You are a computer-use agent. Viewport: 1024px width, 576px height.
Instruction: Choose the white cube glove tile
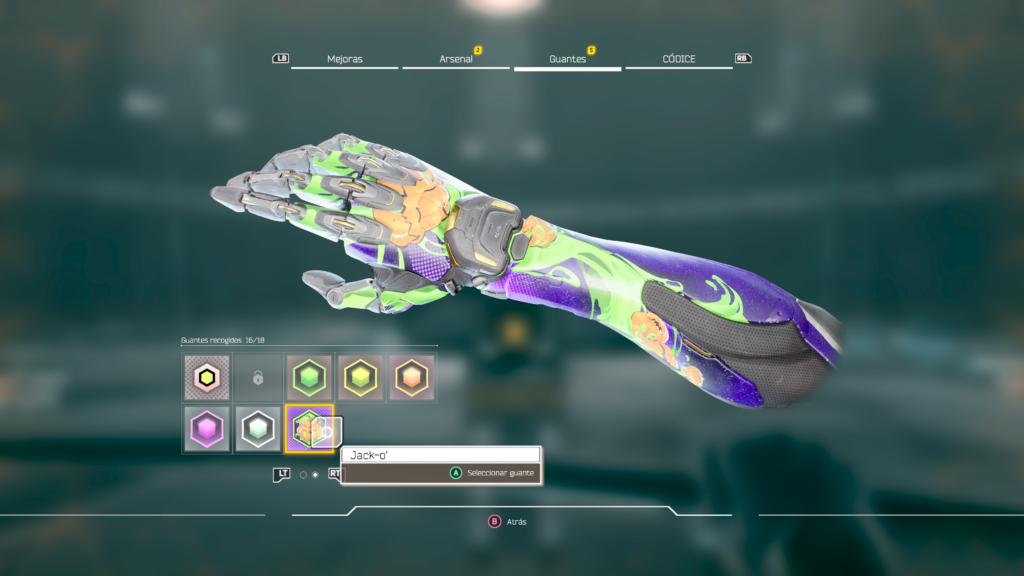coord(258,429)
